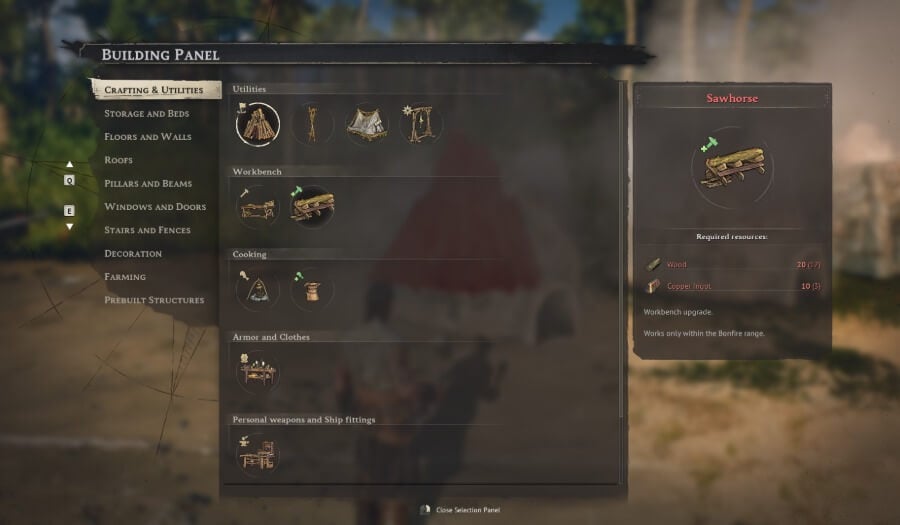Viewport: 900px width, 525px height.
Task: Choose the Sawhorse workbench upgrade icon
Action: pos(313,207)
